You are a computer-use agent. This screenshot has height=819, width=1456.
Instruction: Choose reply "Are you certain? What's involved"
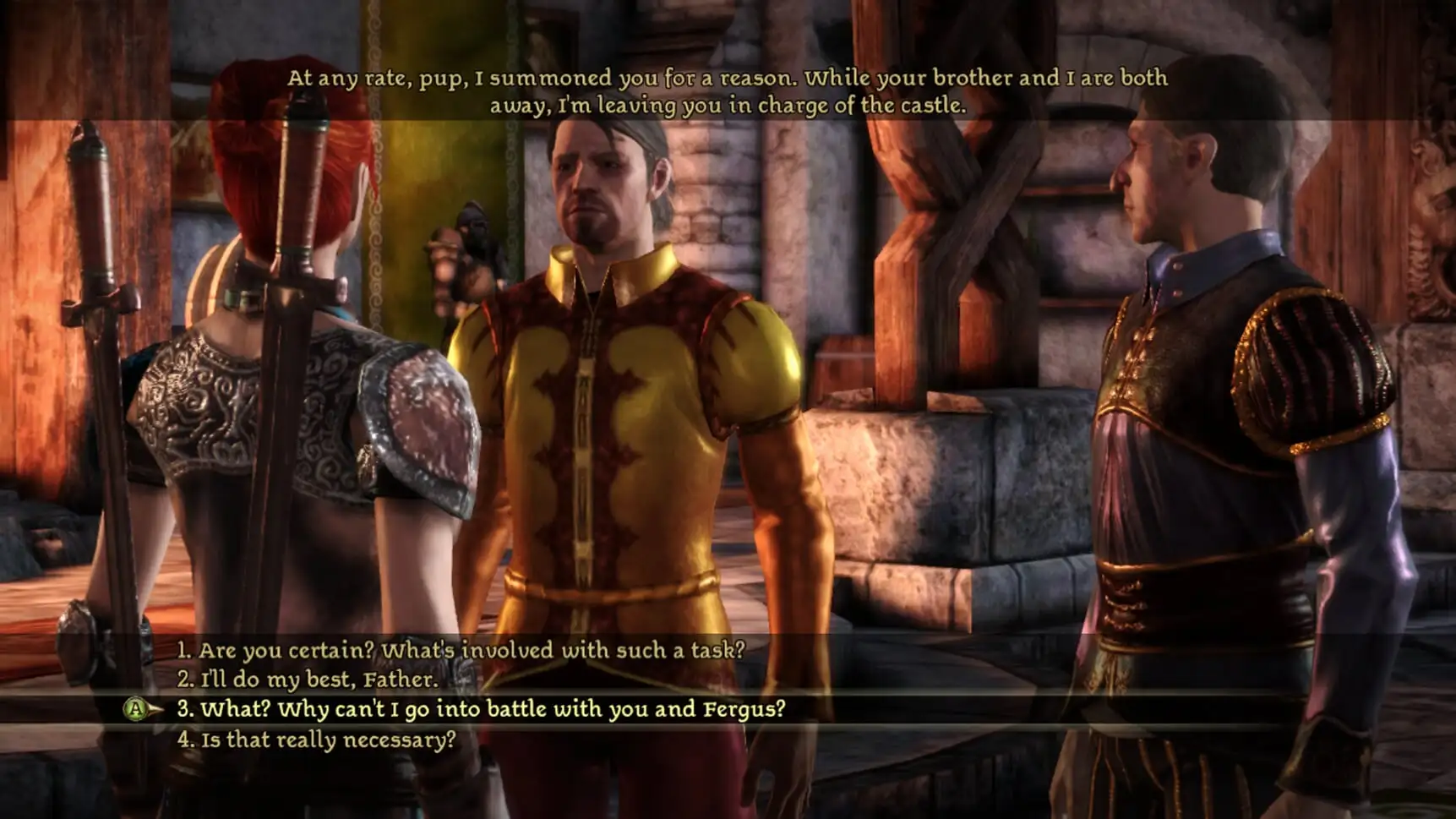point(461,650)
